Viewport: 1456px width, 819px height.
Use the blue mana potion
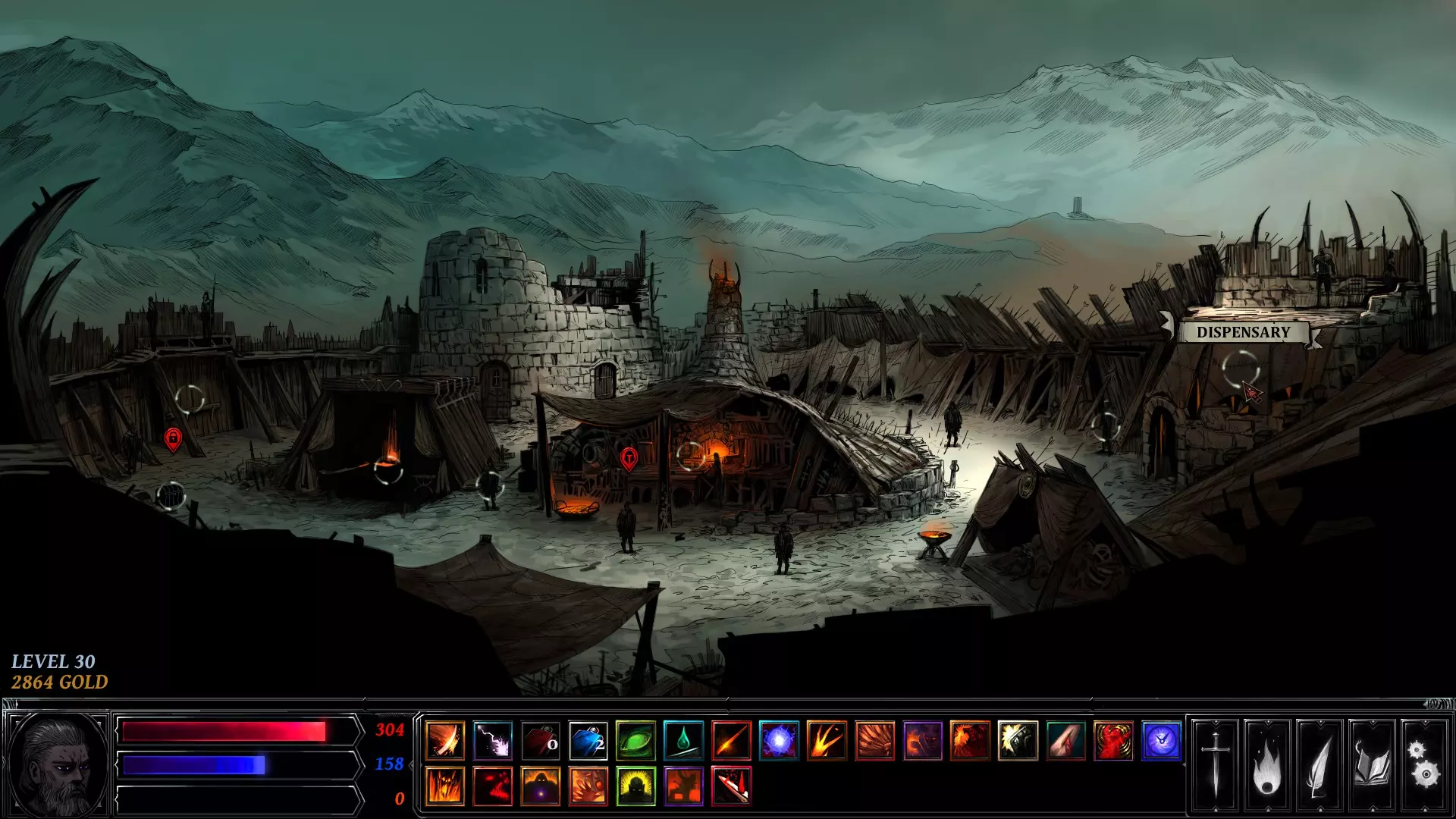[588, 741]
